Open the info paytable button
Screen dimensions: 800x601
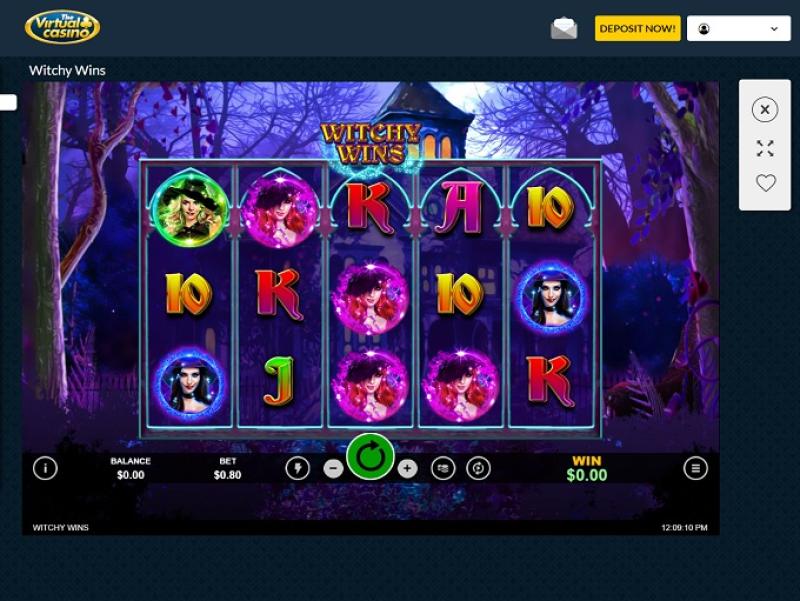coord(45,468)
